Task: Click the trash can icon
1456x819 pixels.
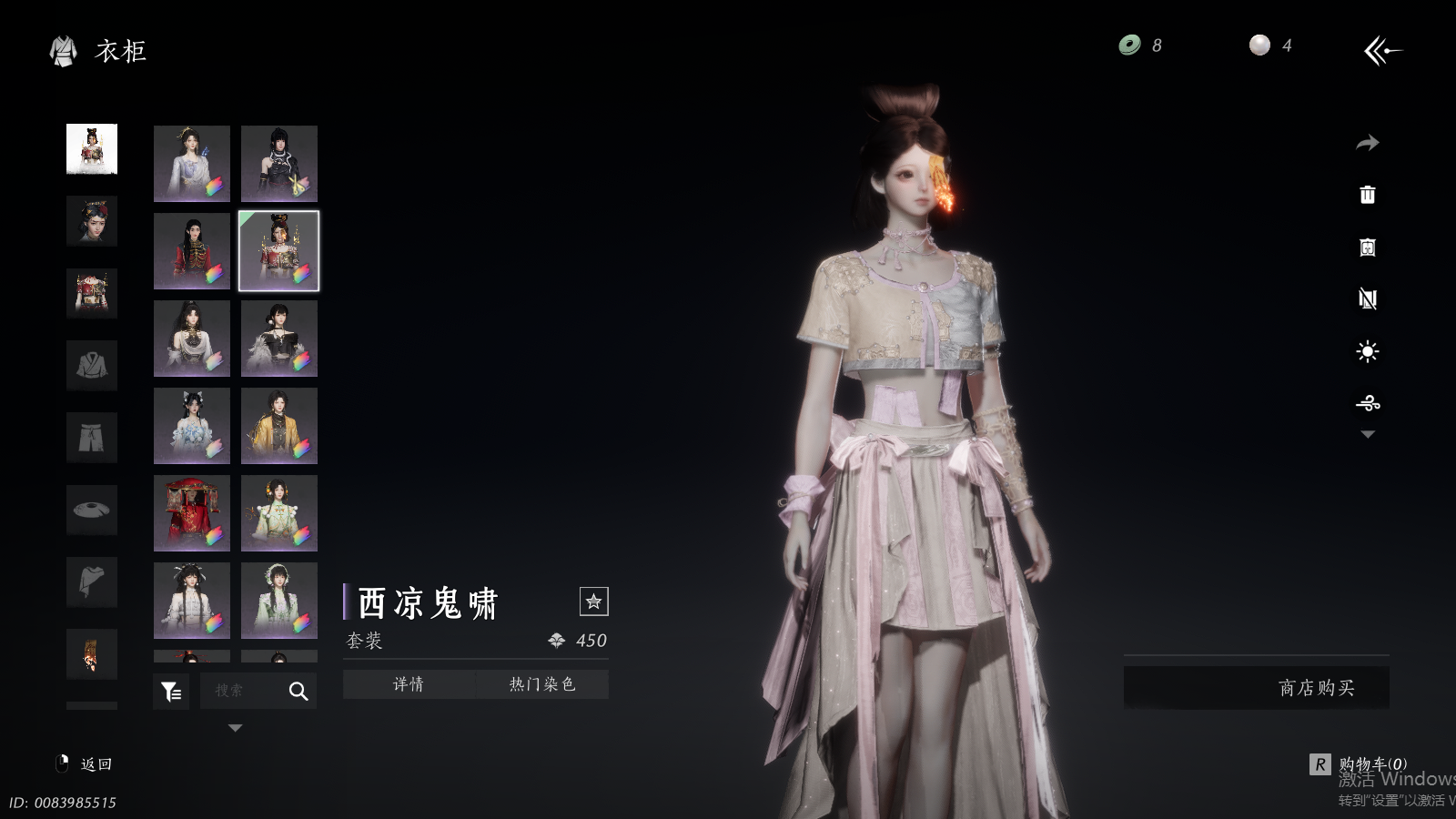Action: (1367, 195)
